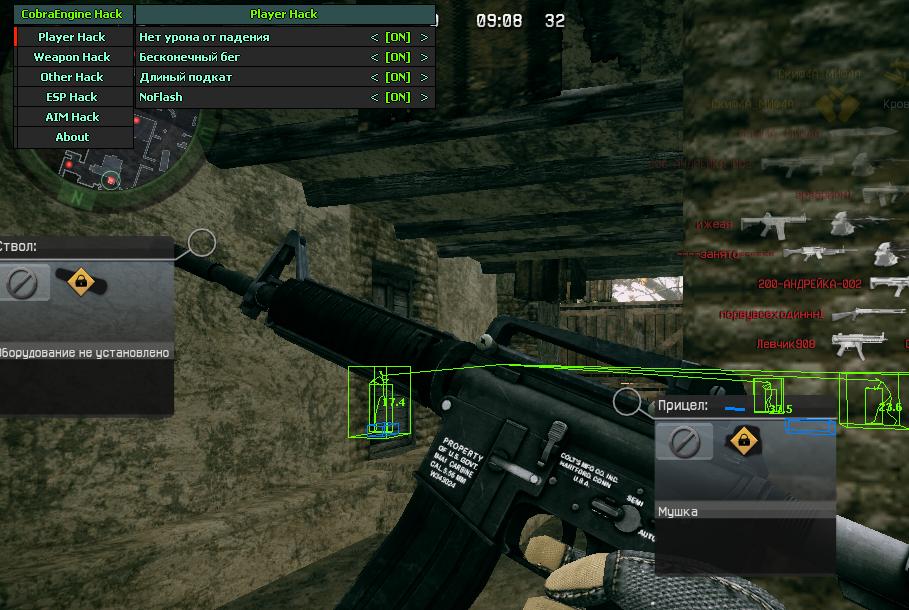Click the left arrow for Длинный подкат
This screenshot has width=909, height=610.
[x=374, y=77]
